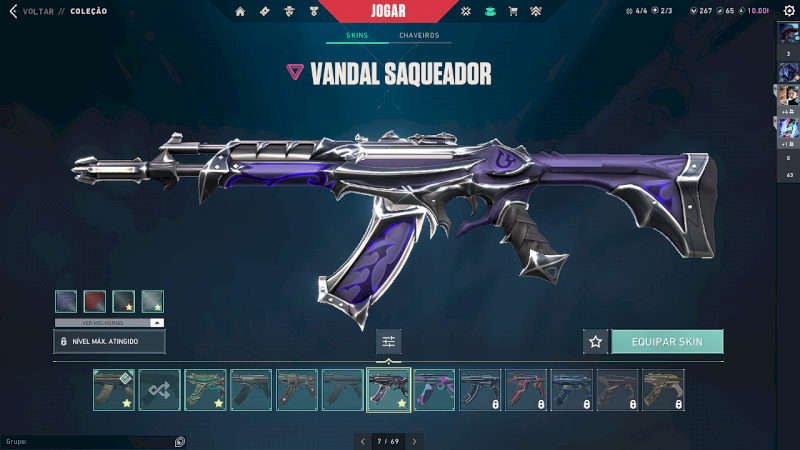Viewport: 800px width, 450px height.
Task: Choose the locked red Vandal skin
Action: coord(526,390)
